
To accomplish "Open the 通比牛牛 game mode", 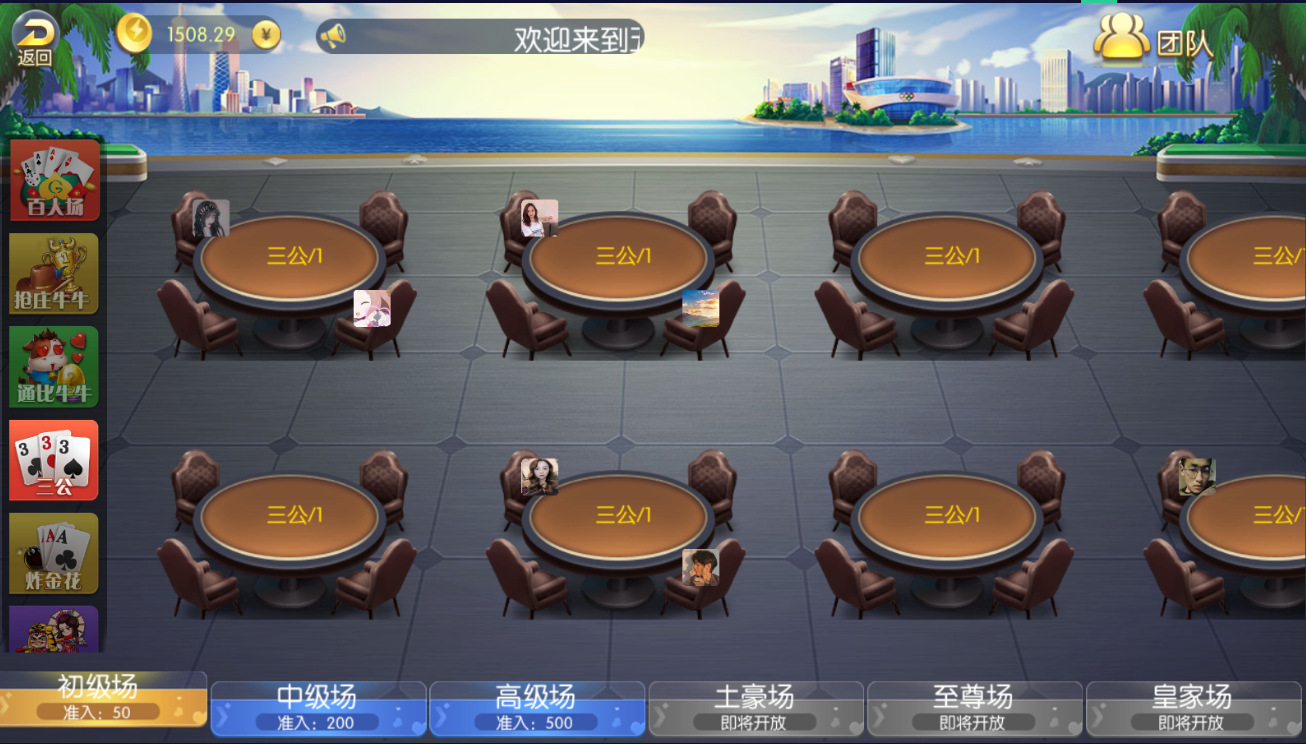I will point(55,366).
